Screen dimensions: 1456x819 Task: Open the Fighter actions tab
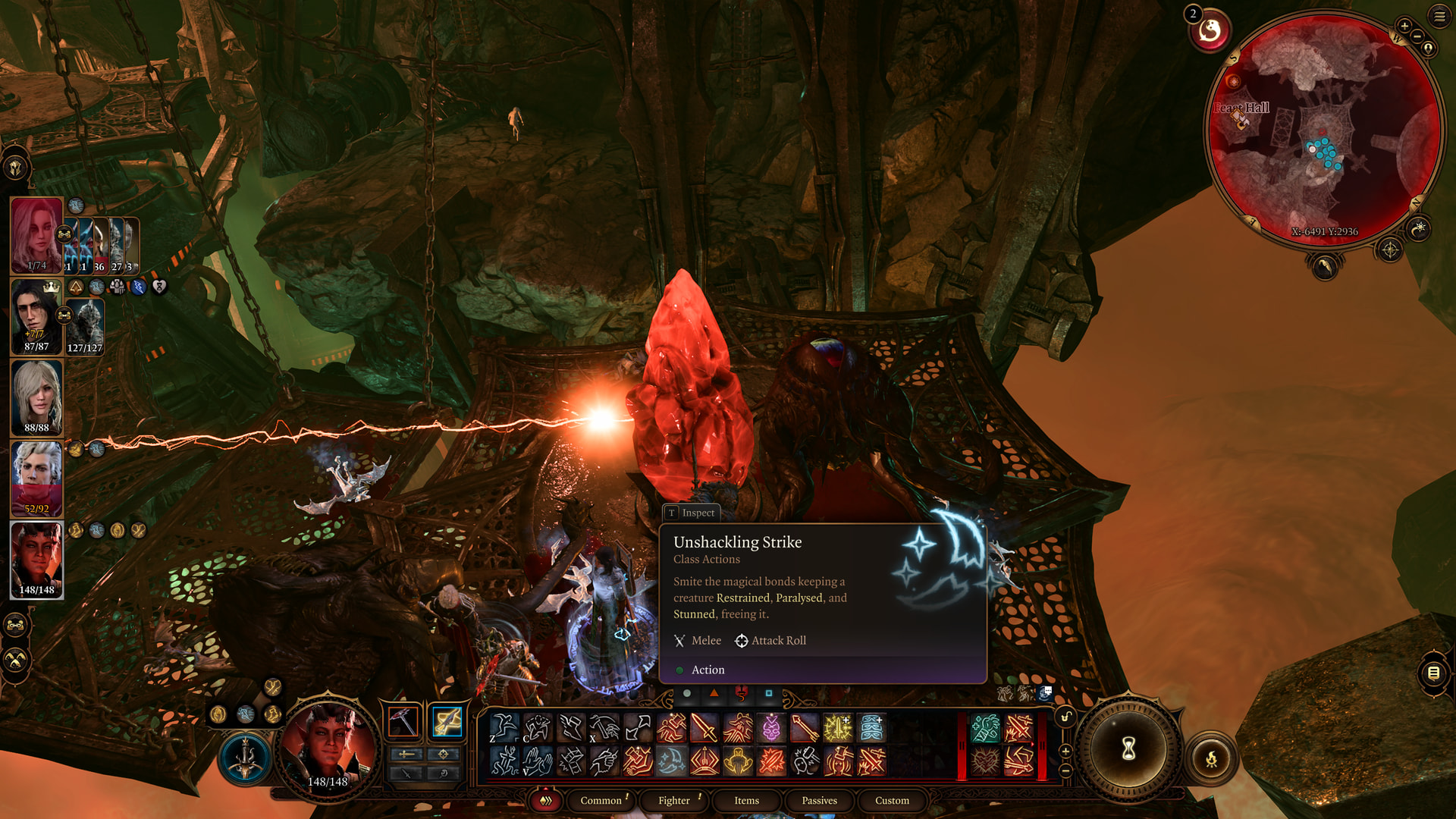point(673,800)
